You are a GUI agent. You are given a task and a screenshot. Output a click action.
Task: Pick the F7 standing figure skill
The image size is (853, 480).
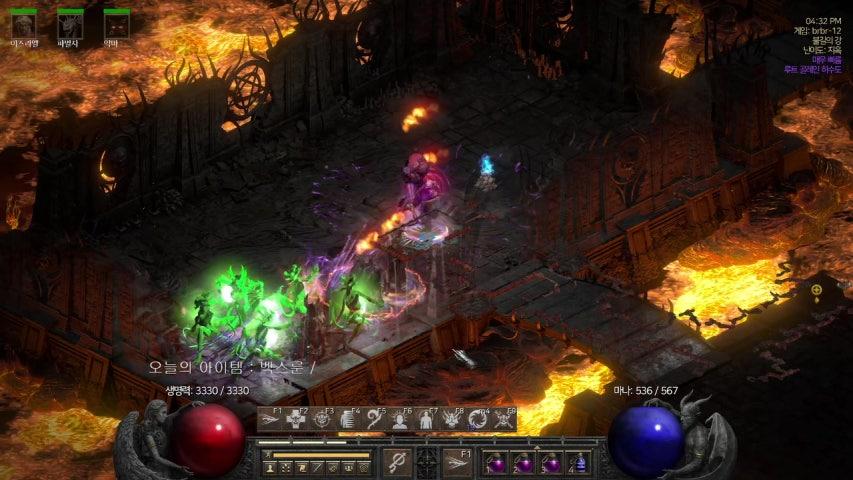coord(426,420)
